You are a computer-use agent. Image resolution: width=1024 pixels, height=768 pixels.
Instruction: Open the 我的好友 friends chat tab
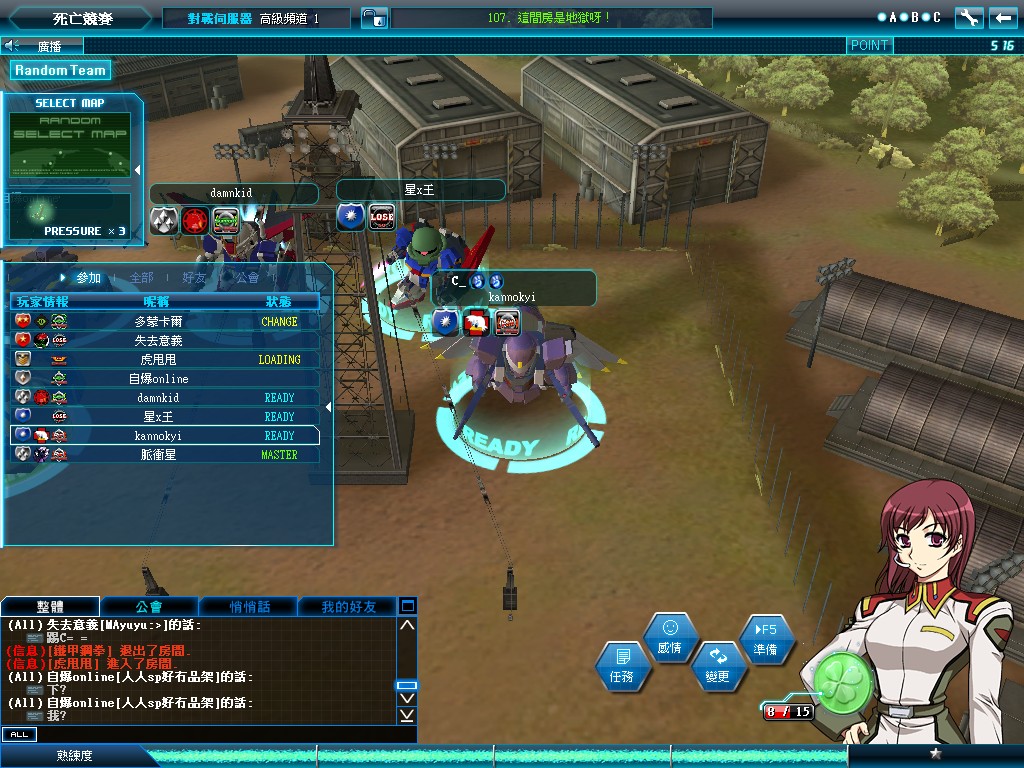(x=348, y=607)
